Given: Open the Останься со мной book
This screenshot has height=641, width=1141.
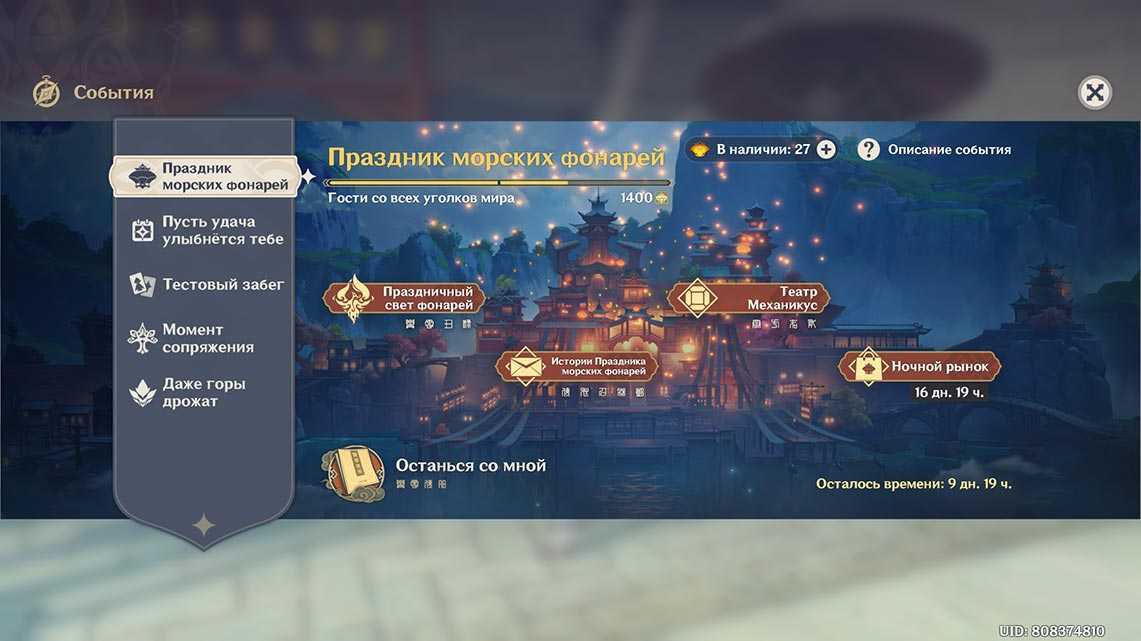Looking at the screenshot, I should point(356,472).
